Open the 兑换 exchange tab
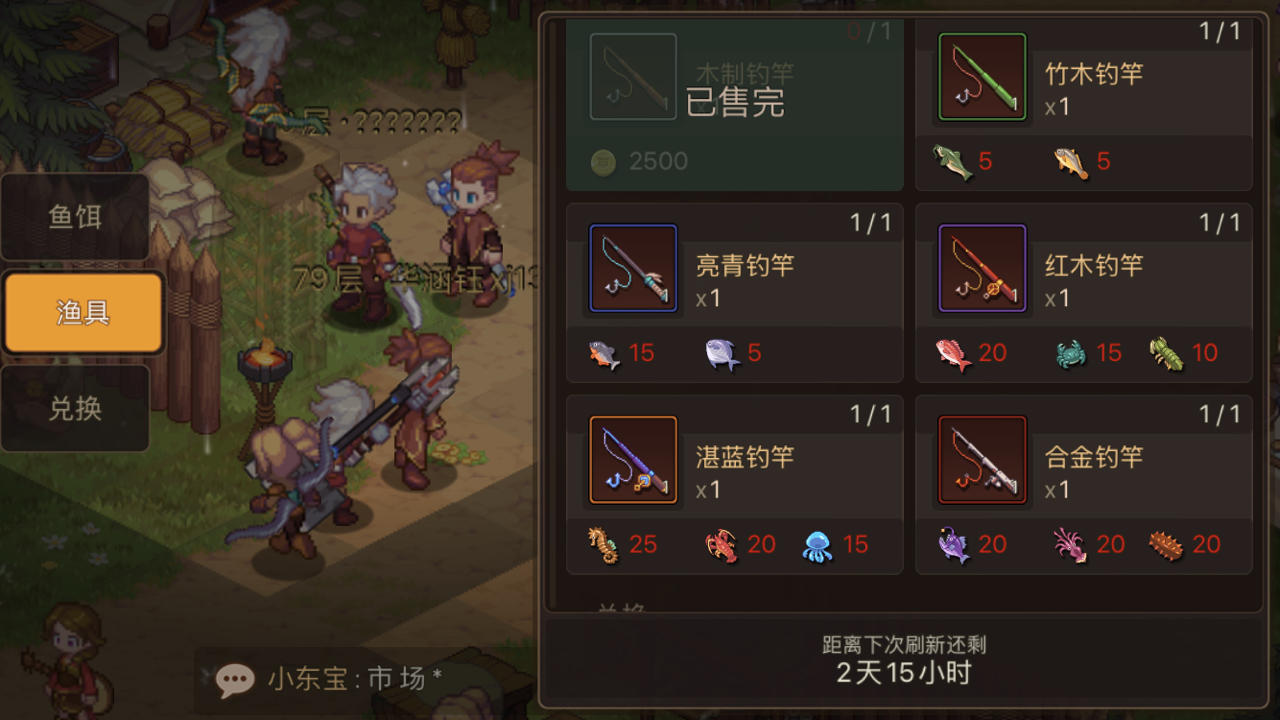Viewport: 1280px width, 720px height. click(75, 407)
